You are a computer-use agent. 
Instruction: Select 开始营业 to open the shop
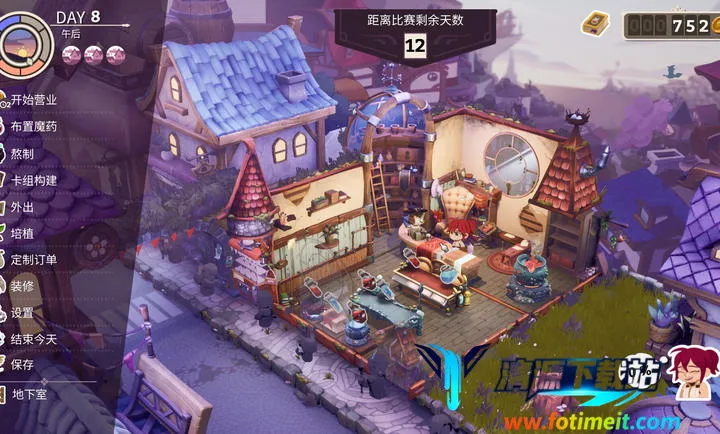point(32,100)
